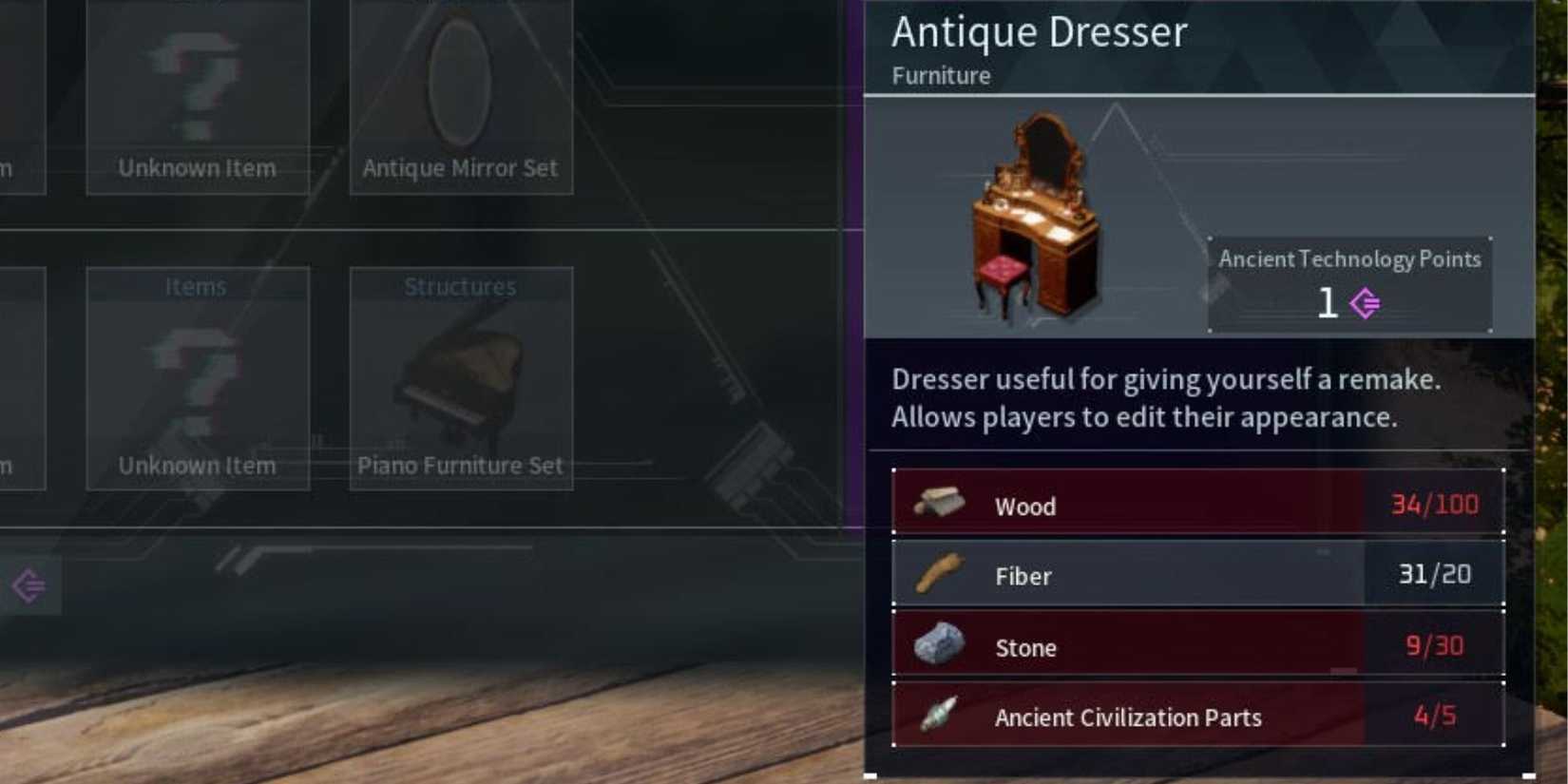Switch to the Structures tab

[x=459, y=286]
